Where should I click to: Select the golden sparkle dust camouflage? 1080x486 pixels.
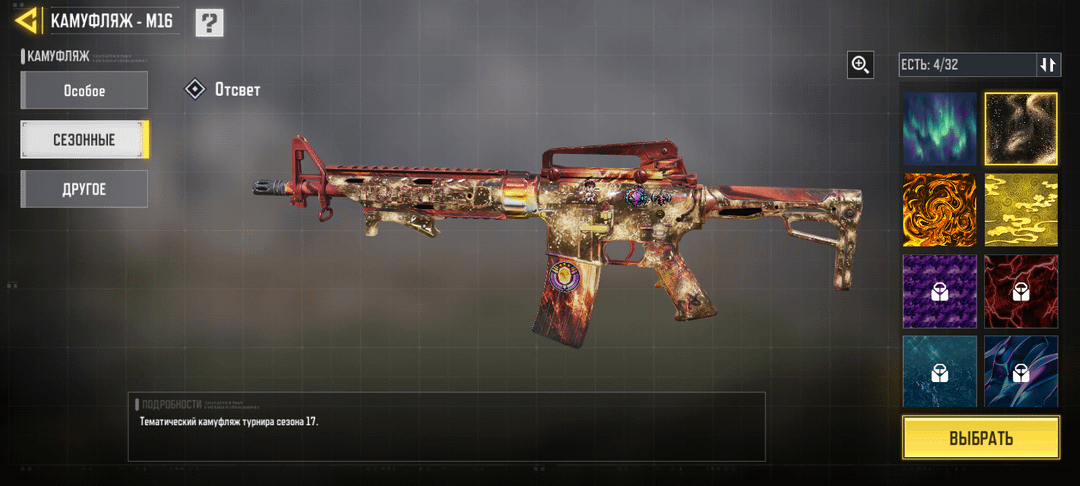[1021, 128]
